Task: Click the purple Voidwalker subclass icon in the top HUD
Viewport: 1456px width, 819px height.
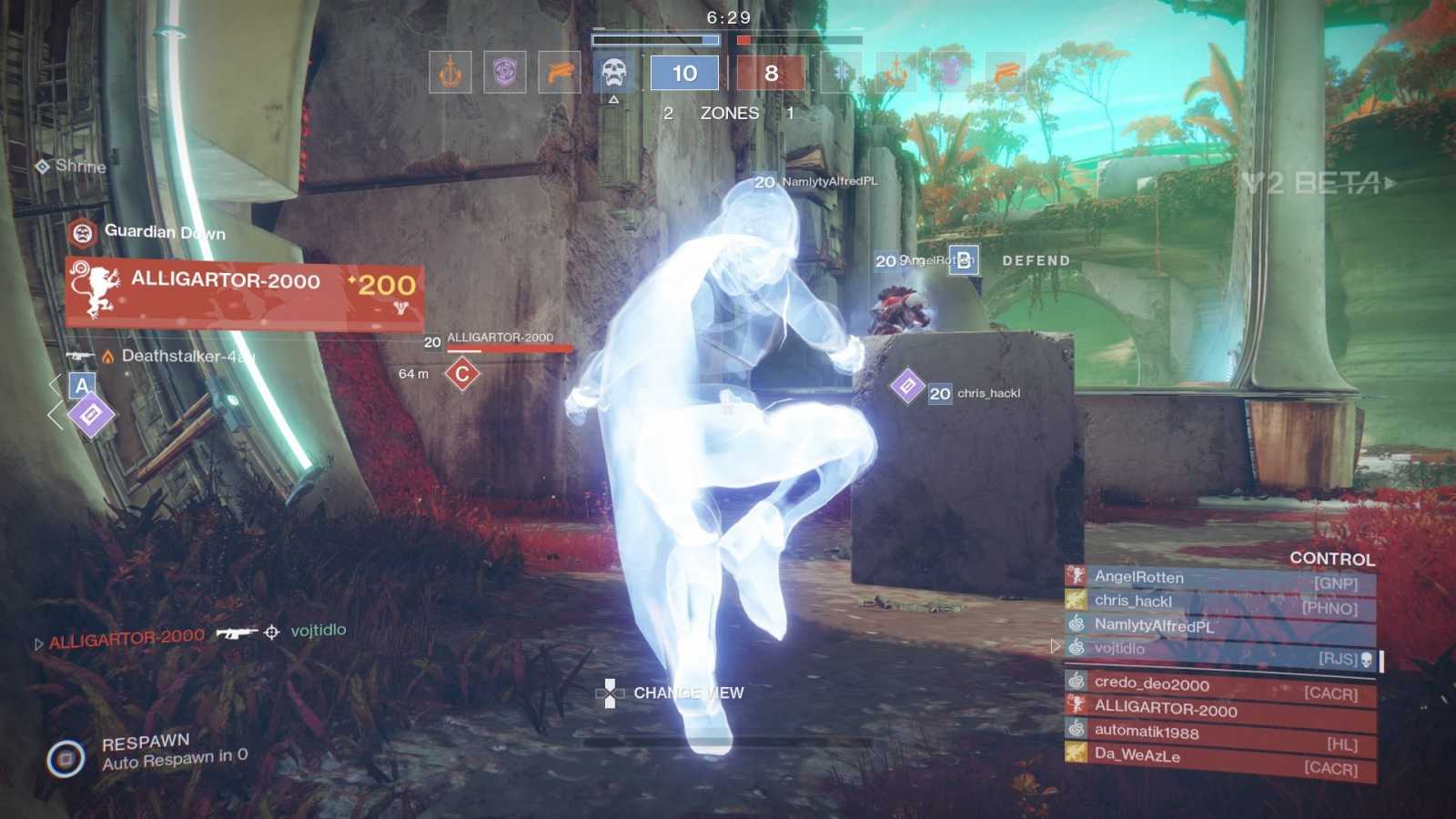Action: 503,73
